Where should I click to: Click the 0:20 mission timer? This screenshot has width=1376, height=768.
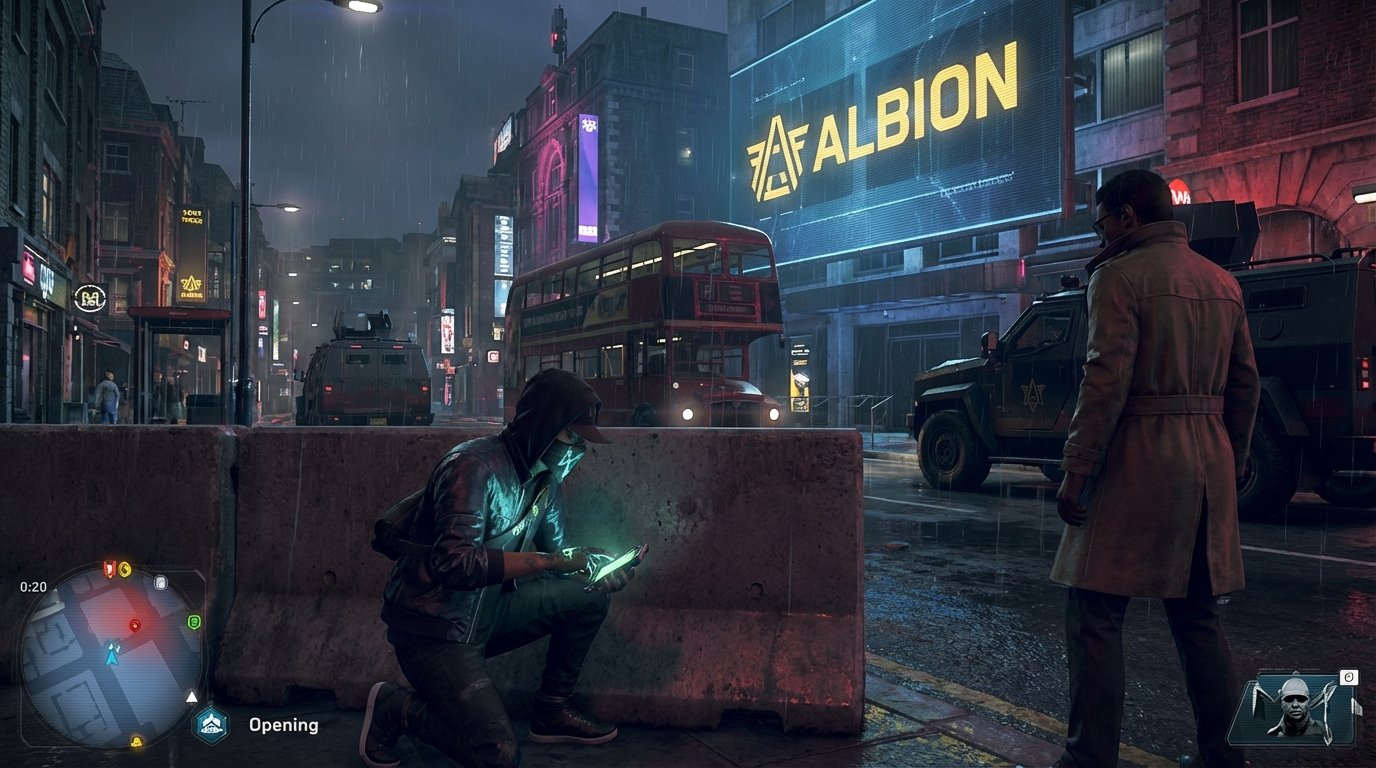[34, 586]
